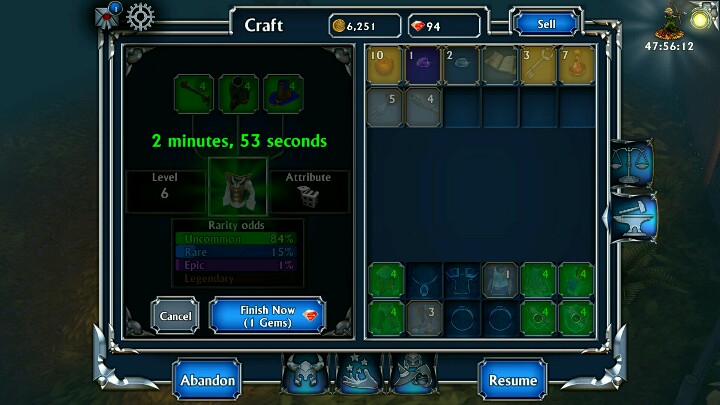The image size is (720, 405).
Task: Select the stack of 10 orange fruit
Action: coord(386,65)
